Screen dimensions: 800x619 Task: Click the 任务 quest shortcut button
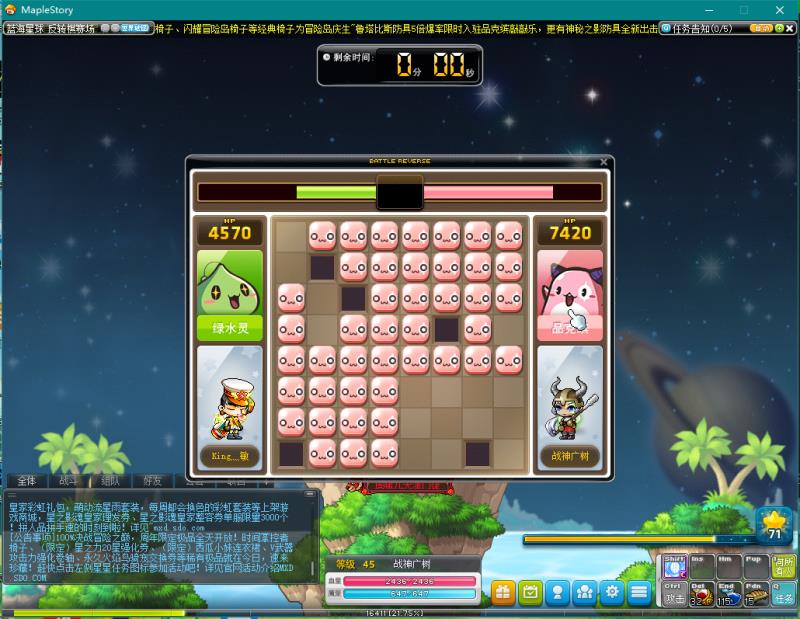click(784, 593)
